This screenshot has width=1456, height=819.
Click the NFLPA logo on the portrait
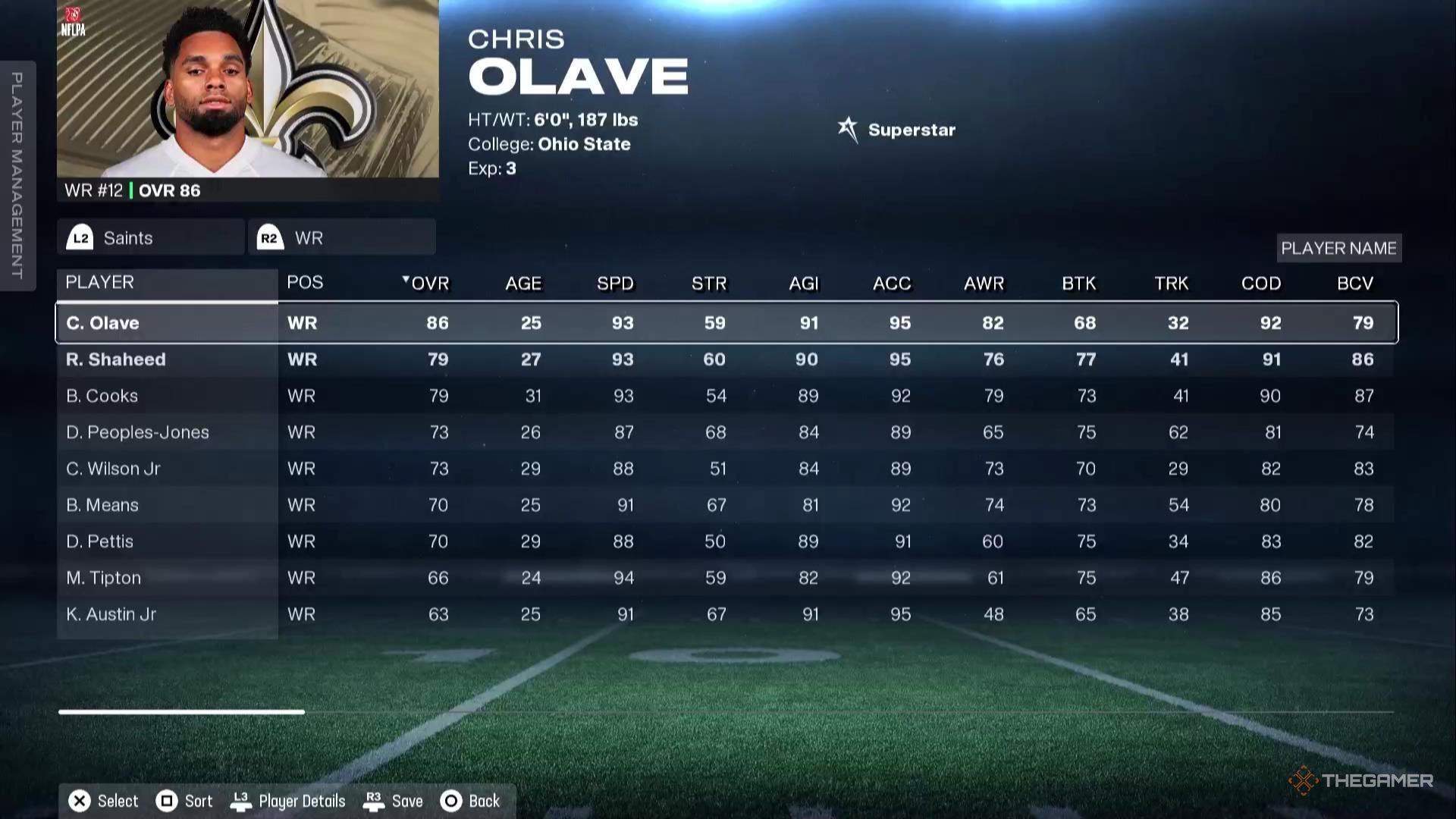(74, 21)
